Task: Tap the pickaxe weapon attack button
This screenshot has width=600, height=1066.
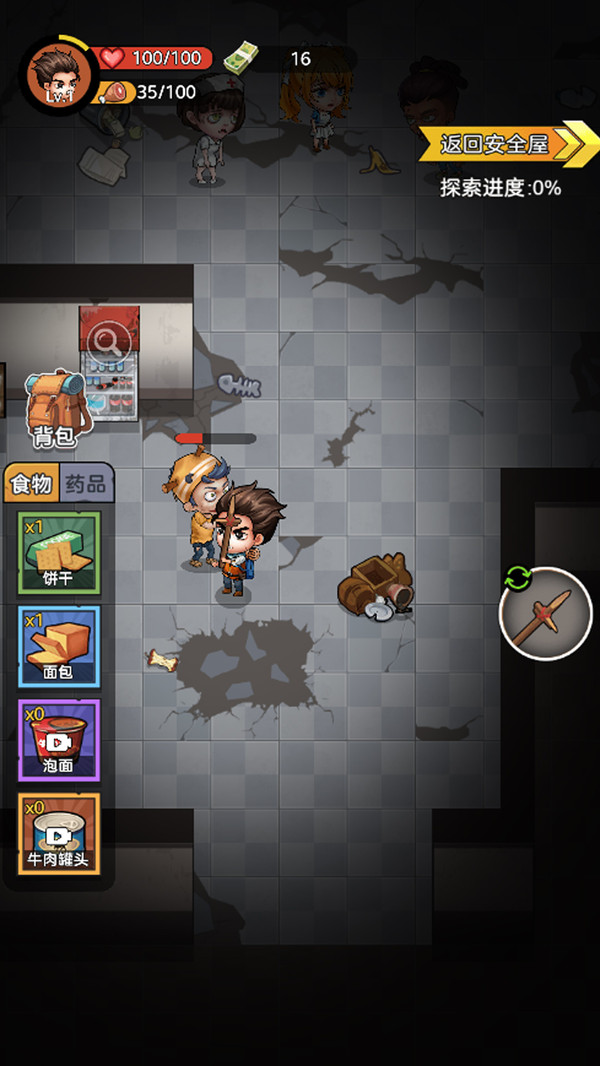Action: [x=546, y=613]
